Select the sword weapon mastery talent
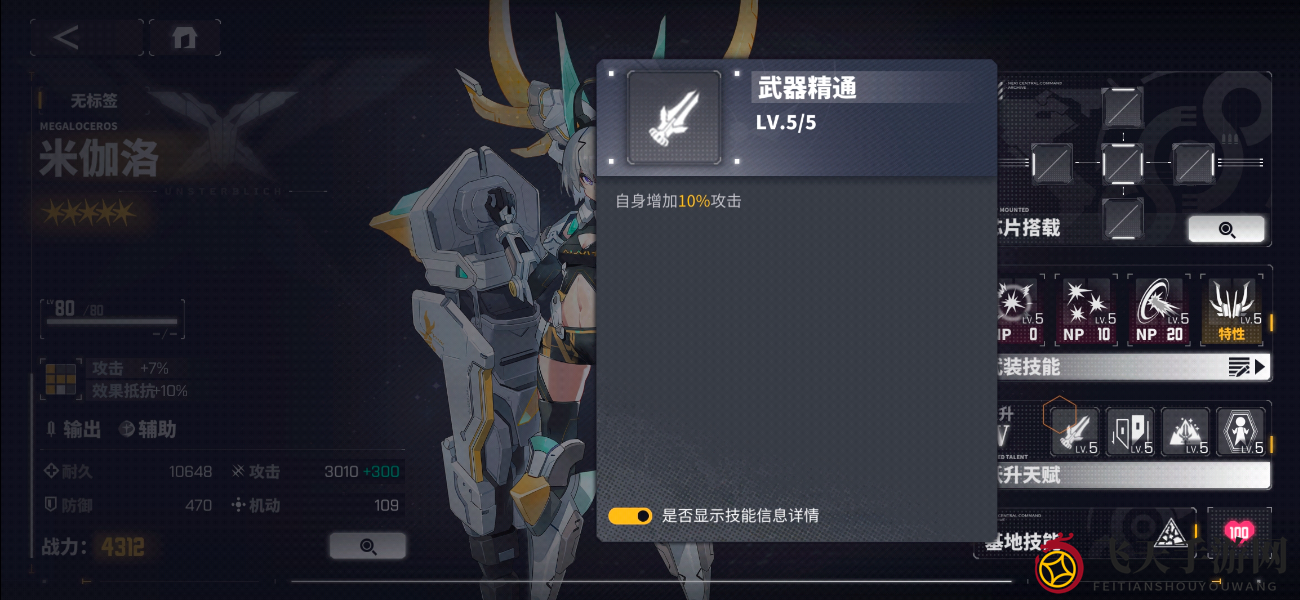 point(1074,431)
